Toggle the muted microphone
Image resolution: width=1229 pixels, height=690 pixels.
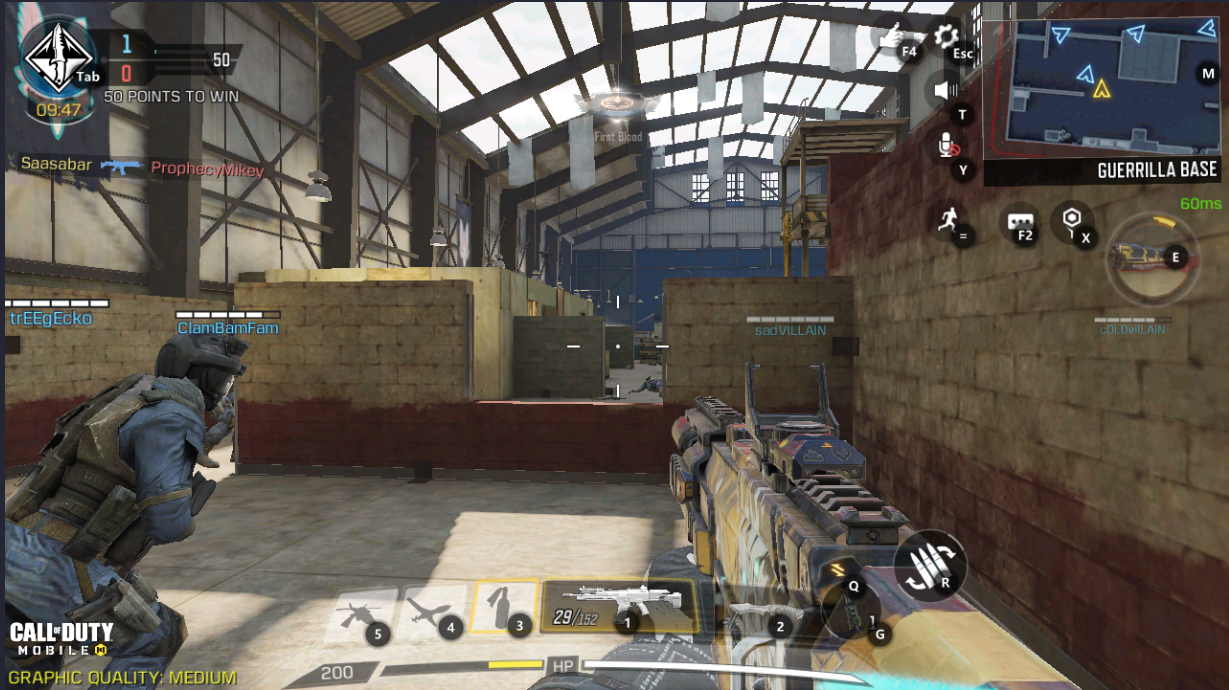click(945, 148)
